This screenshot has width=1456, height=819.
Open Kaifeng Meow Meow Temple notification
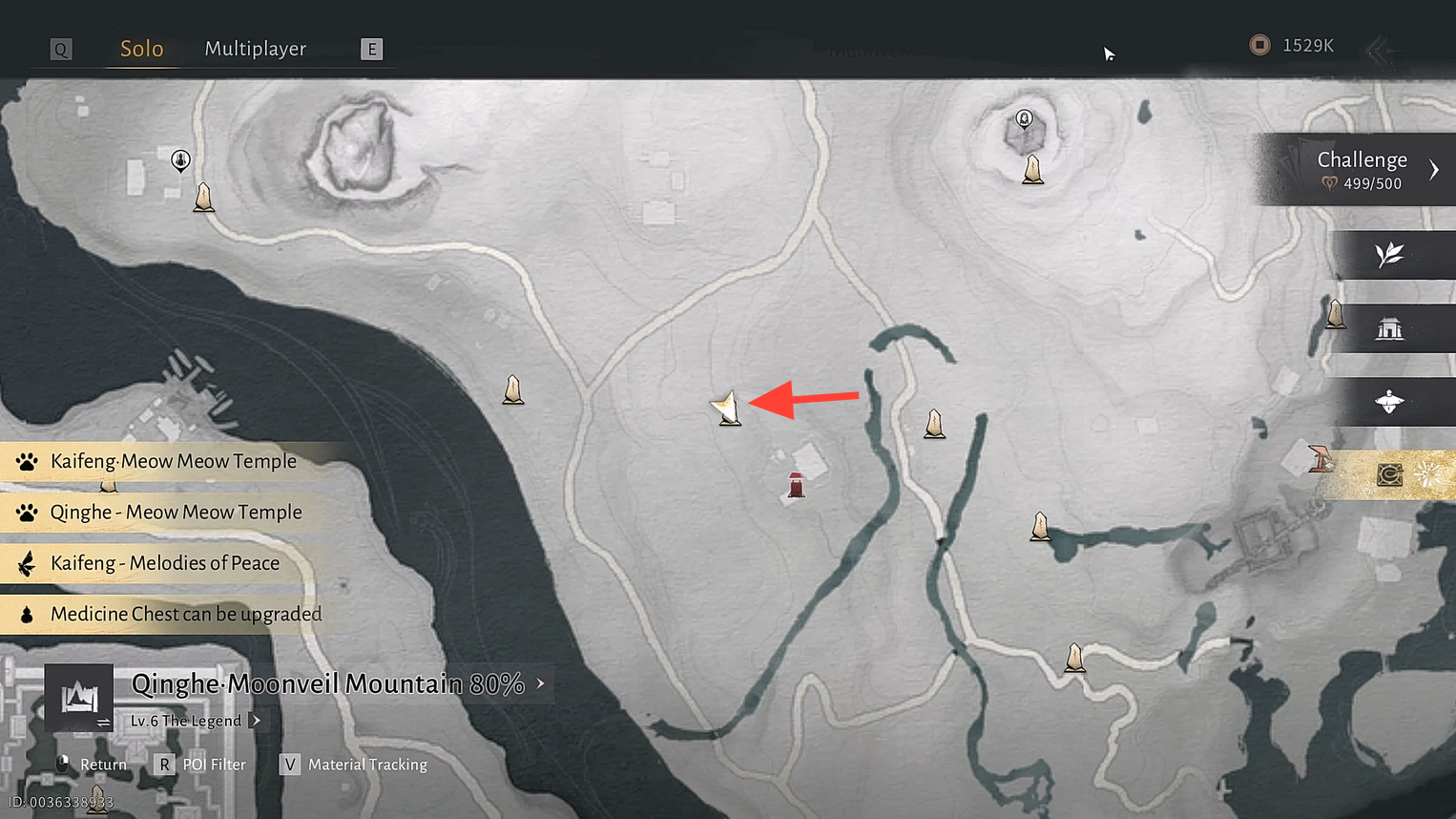pos(173,462)
